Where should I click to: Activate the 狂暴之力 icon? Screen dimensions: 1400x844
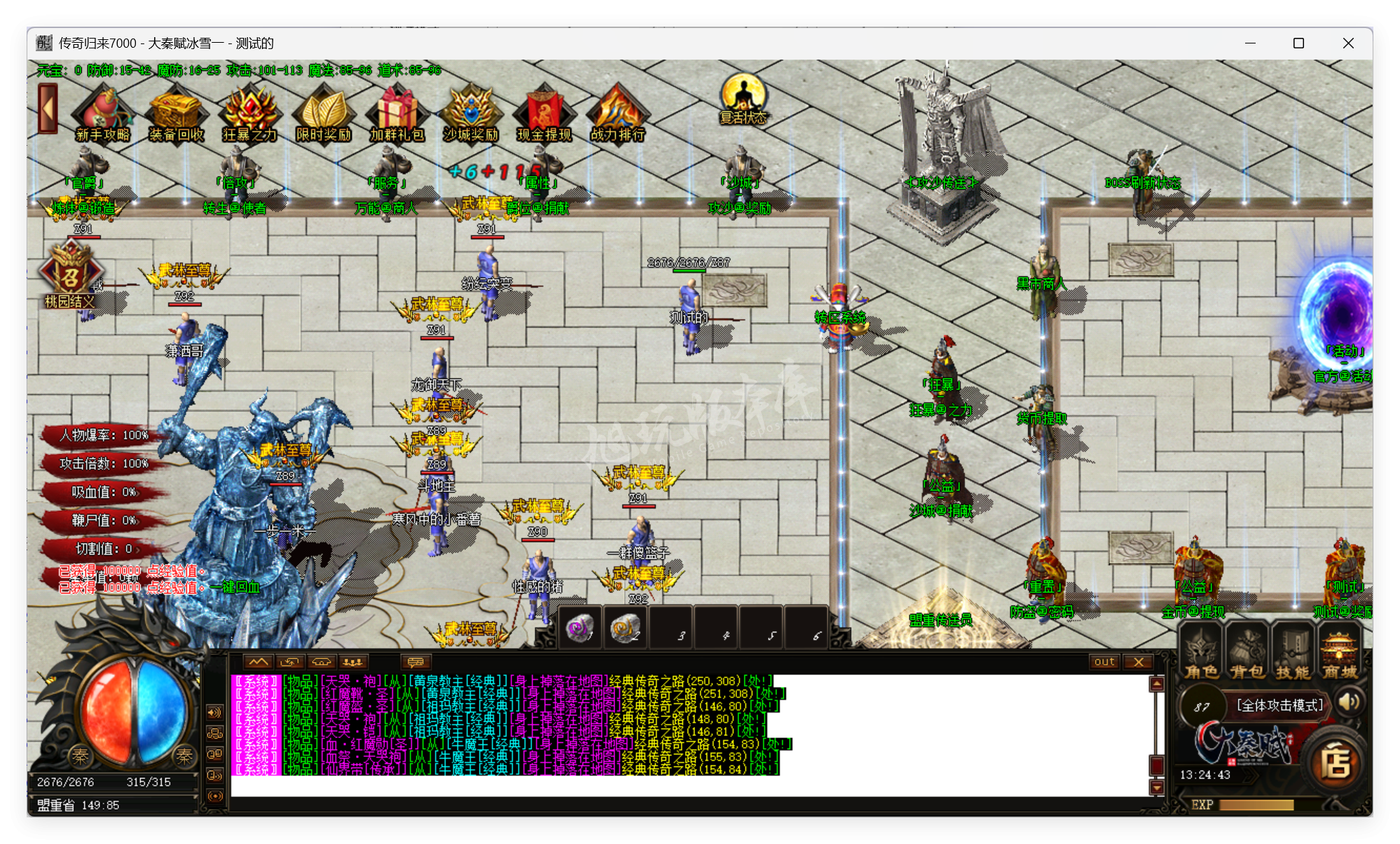point(249,114)
